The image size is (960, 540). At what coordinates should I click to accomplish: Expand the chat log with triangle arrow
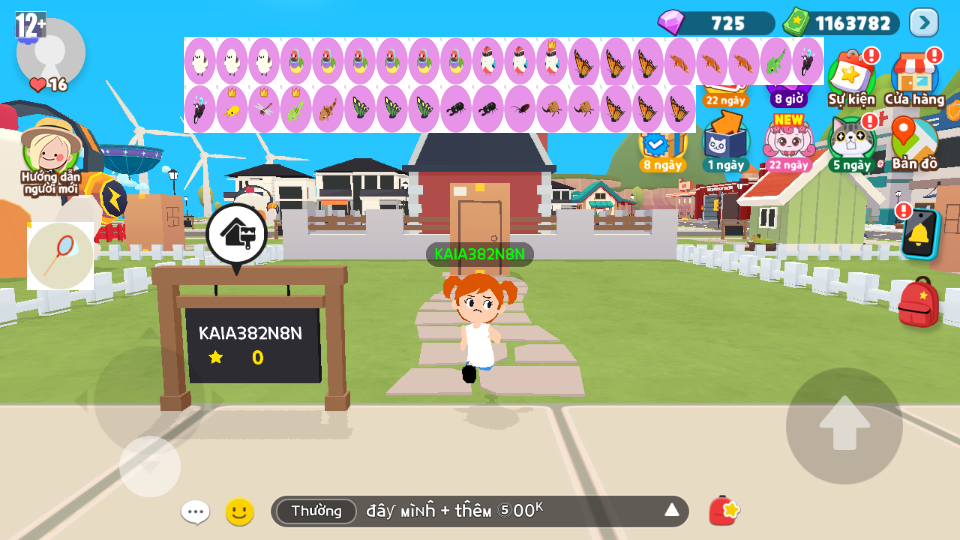672,511
